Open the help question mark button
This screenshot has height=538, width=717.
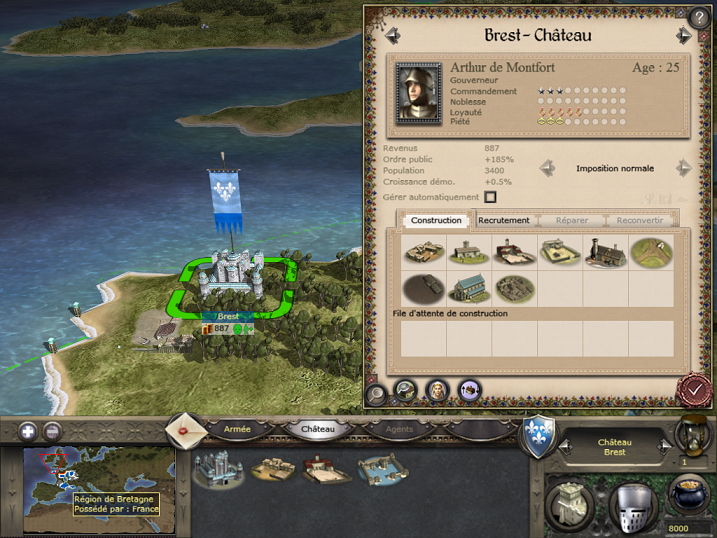click(699, 16)
